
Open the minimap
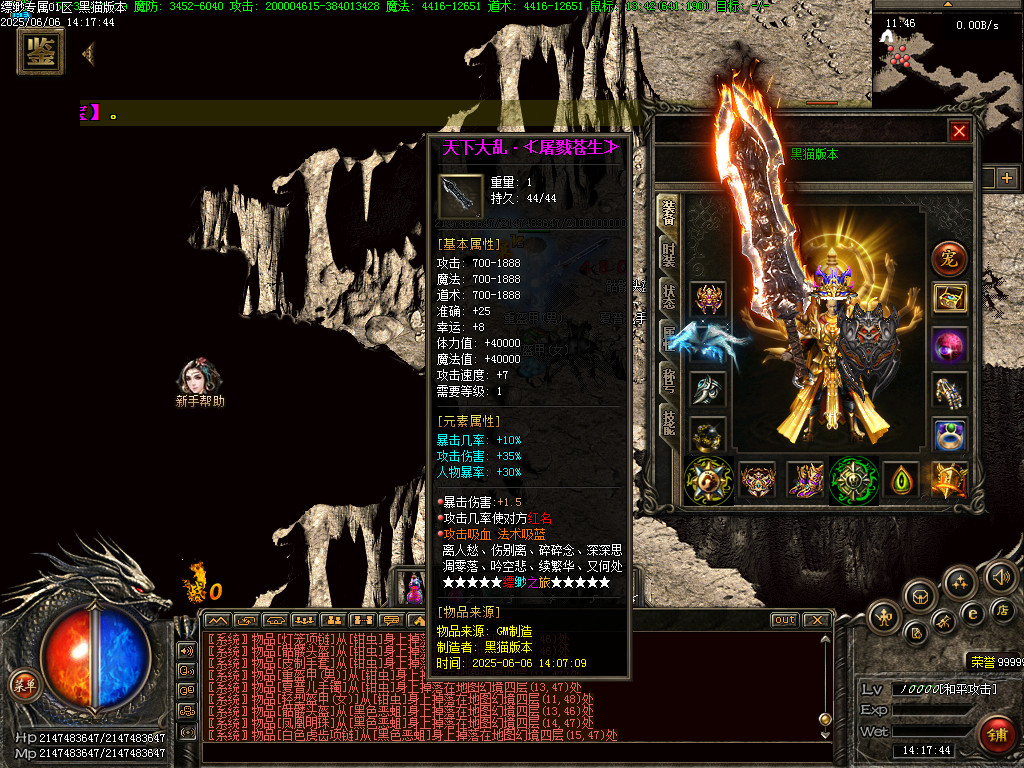tap(946, 60)
